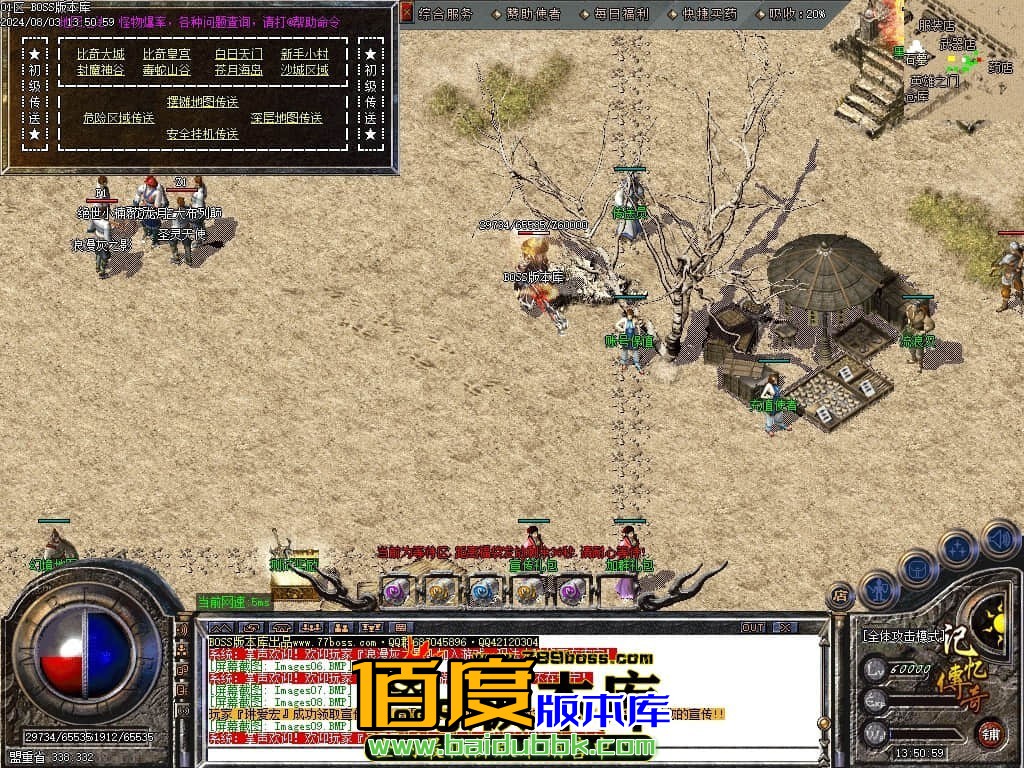
Task: Click the OUT button above the chat
Action: [753, 628]
